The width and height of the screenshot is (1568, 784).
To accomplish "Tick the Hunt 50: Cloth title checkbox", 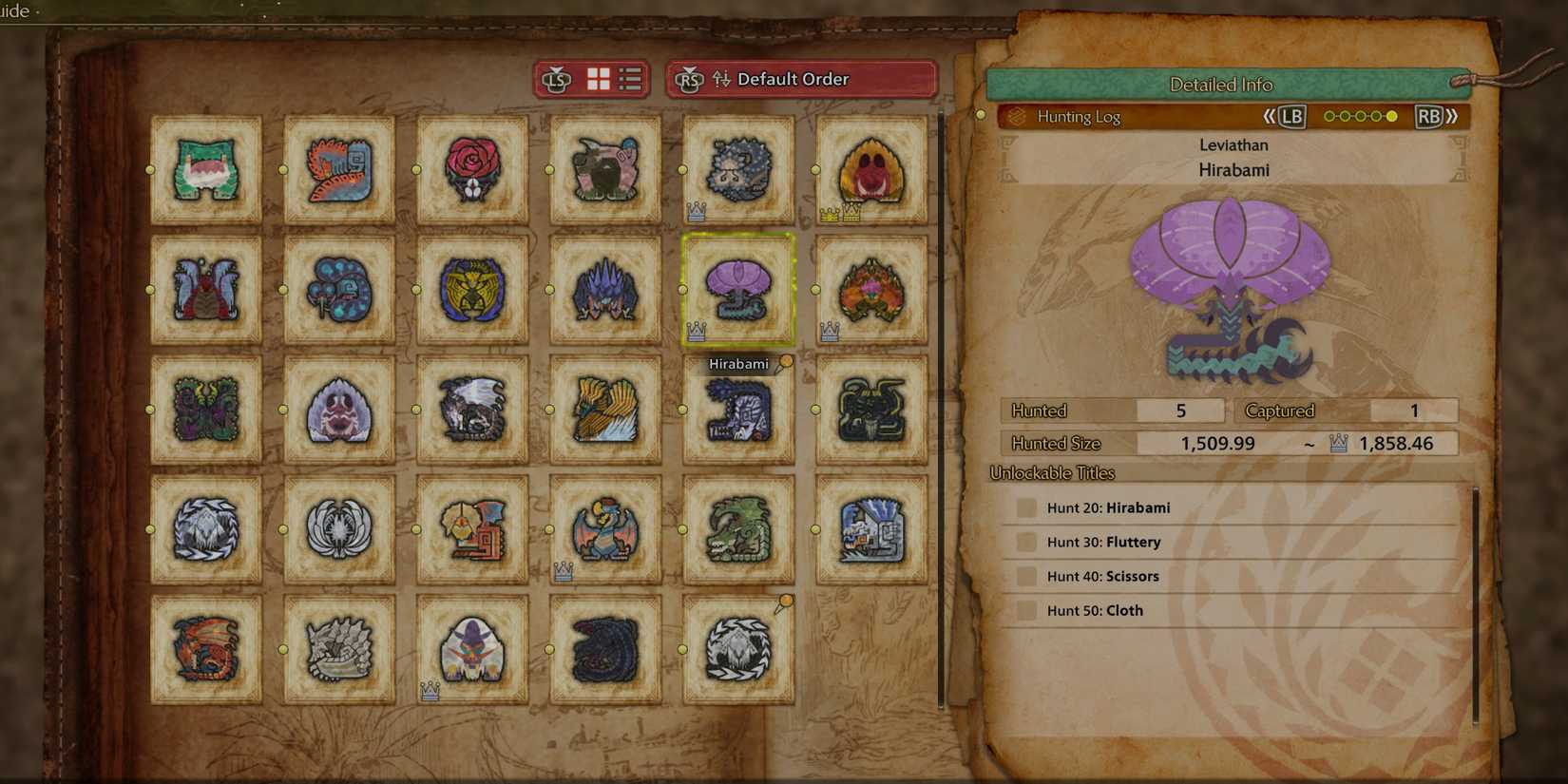I will [x=1025, y=610].
